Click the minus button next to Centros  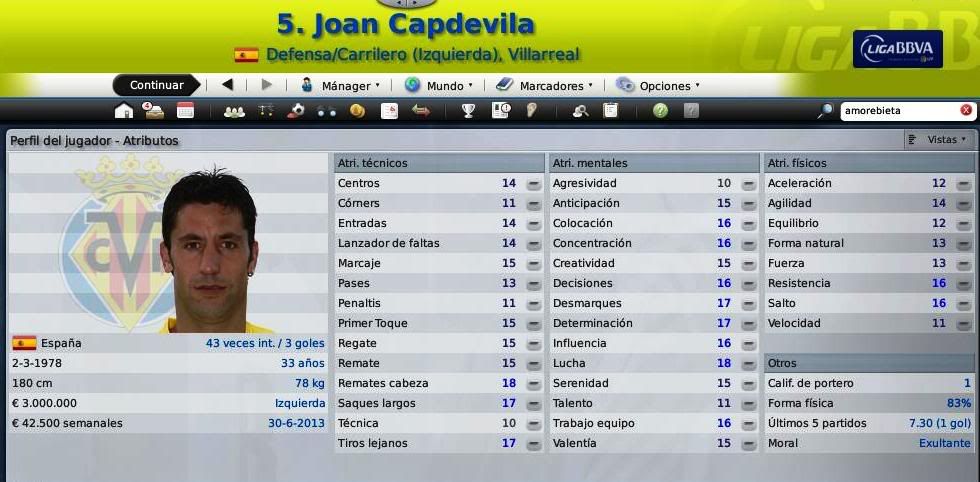click(x=534, y=184)
